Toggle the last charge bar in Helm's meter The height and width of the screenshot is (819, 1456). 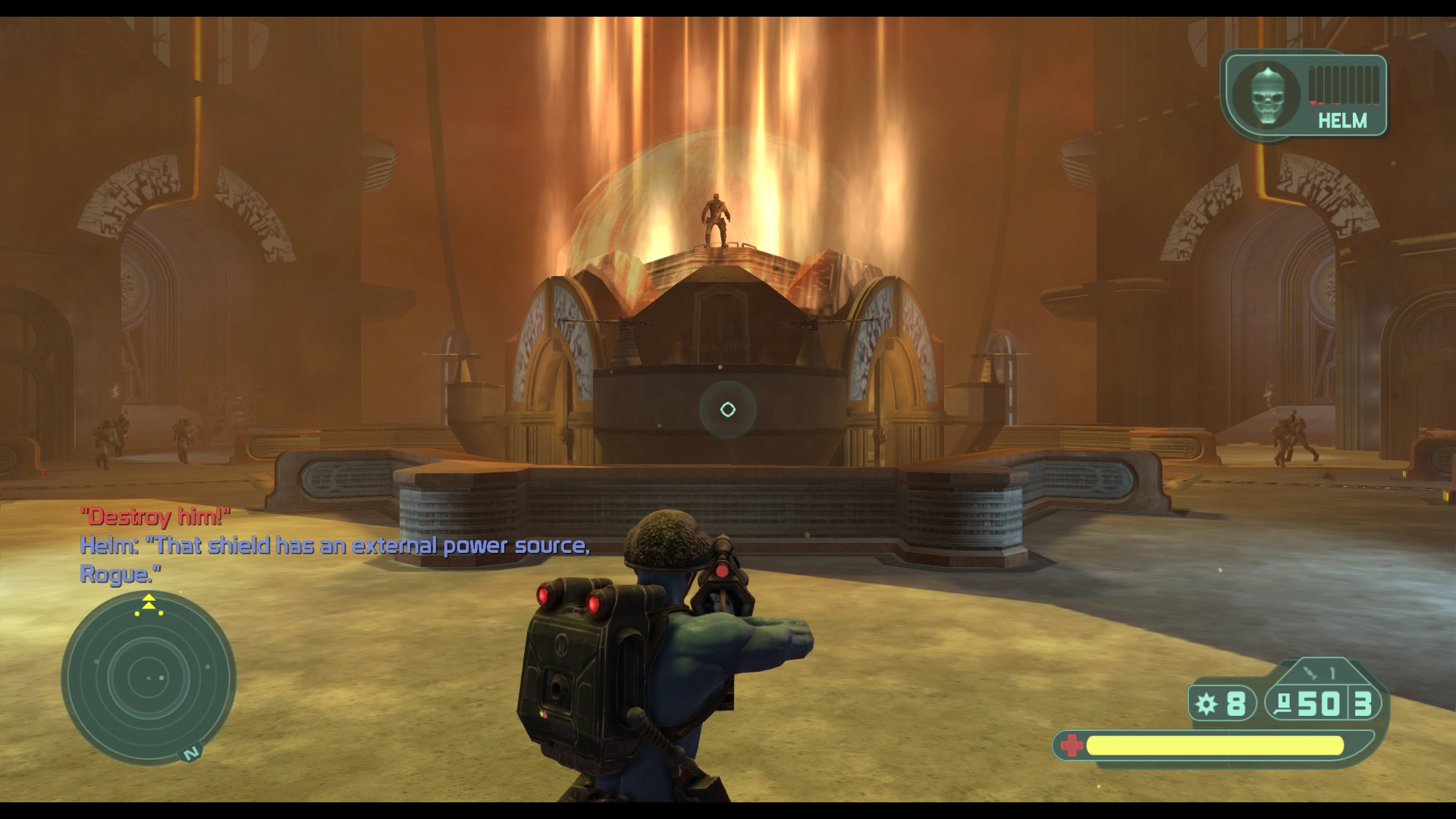coord(1376,85)
